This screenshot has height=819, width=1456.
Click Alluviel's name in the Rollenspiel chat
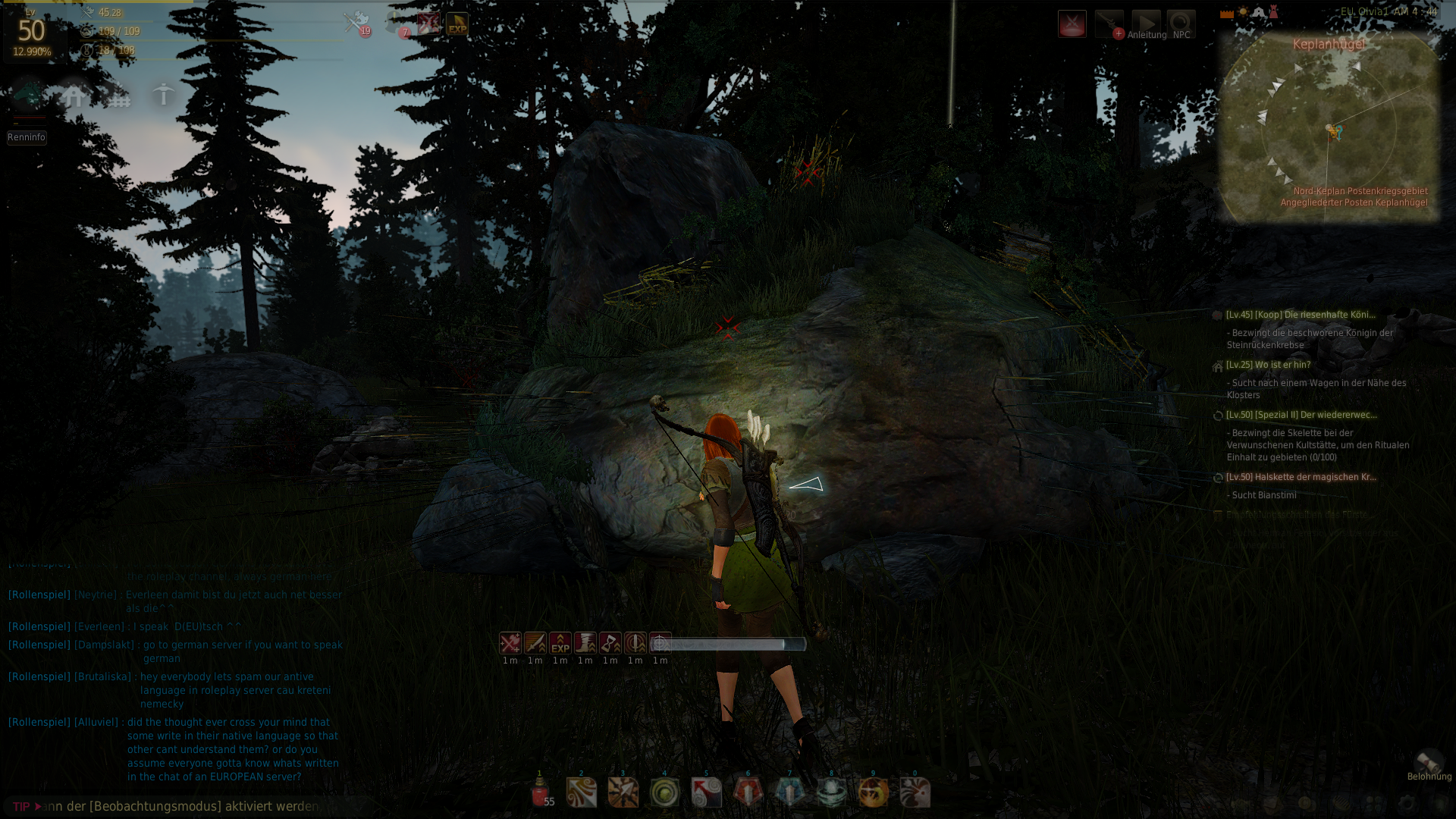click(x=96, y=722)
